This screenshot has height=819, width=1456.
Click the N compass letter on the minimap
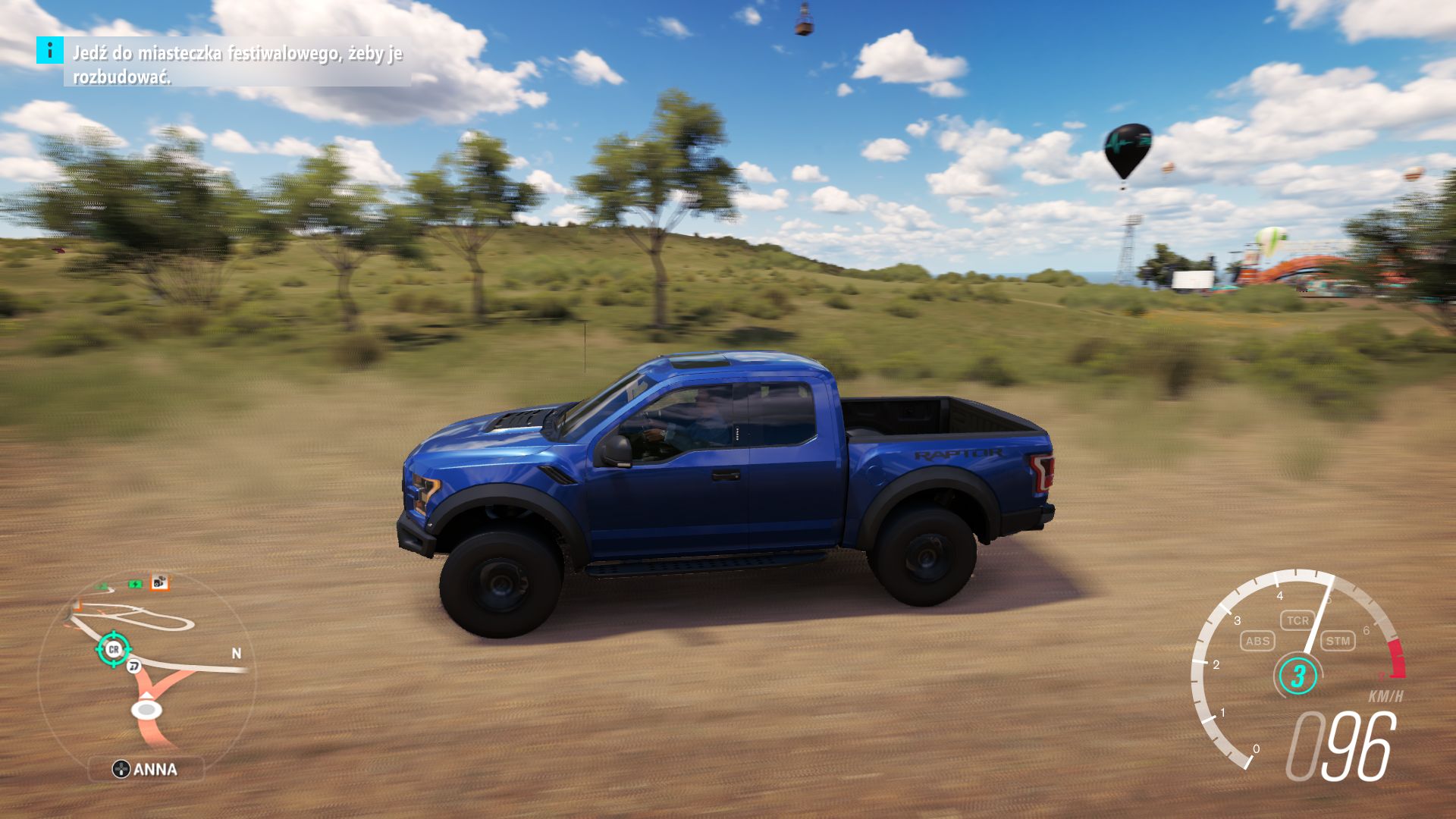pos(237,652)
